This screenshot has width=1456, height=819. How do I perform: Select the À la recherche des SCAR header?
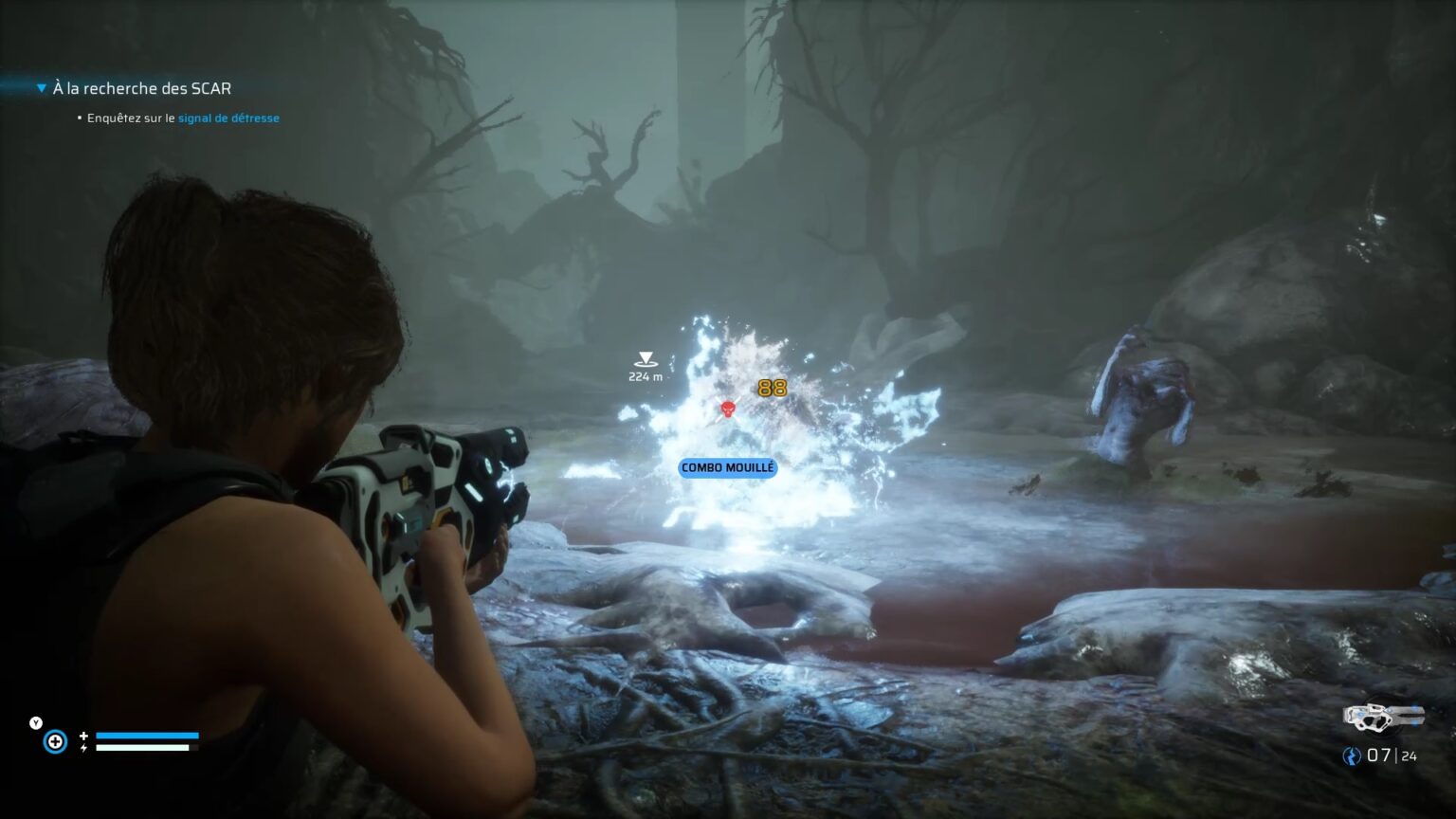pos(142,87)
